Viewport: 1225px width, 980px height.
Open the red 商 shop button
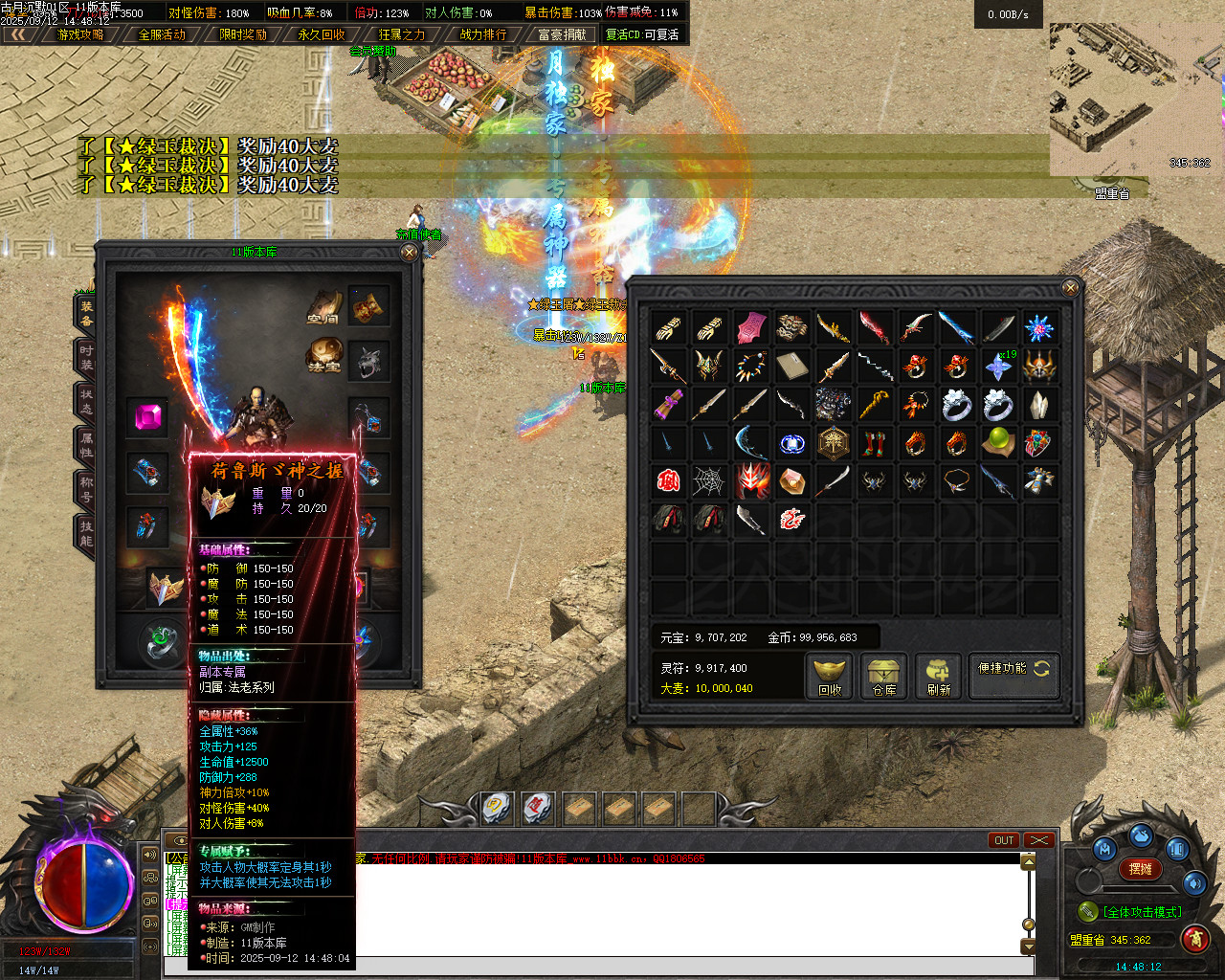point(1194,939)
